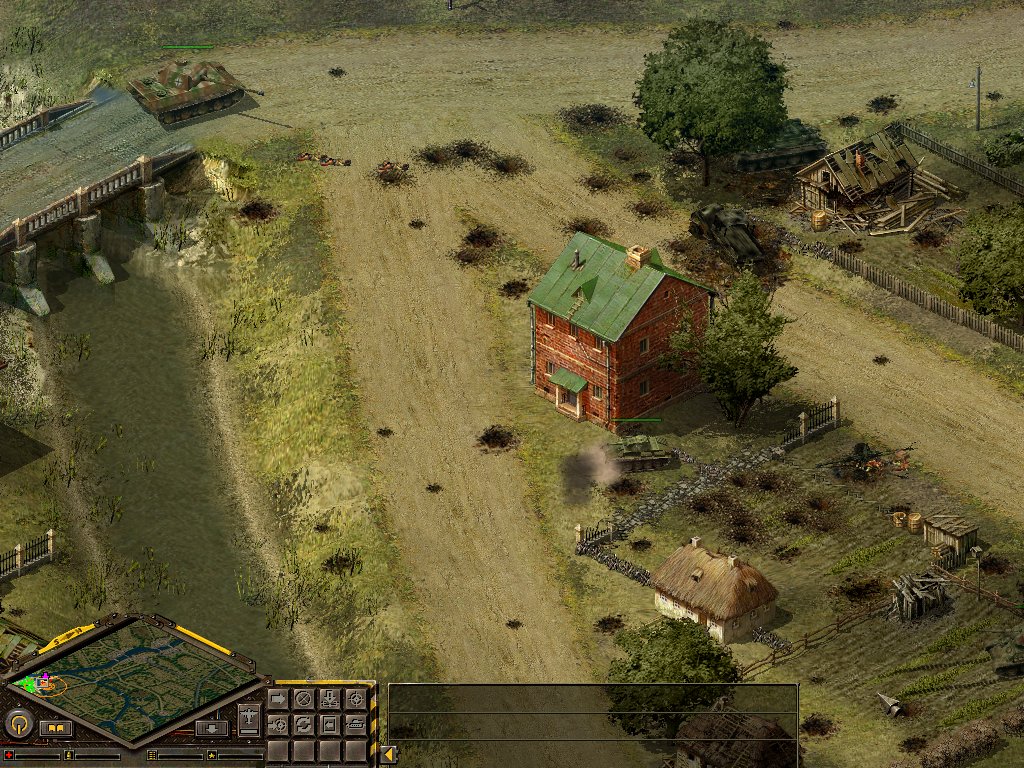
Task: Select the move command arrow
Action: click(277, 699)
